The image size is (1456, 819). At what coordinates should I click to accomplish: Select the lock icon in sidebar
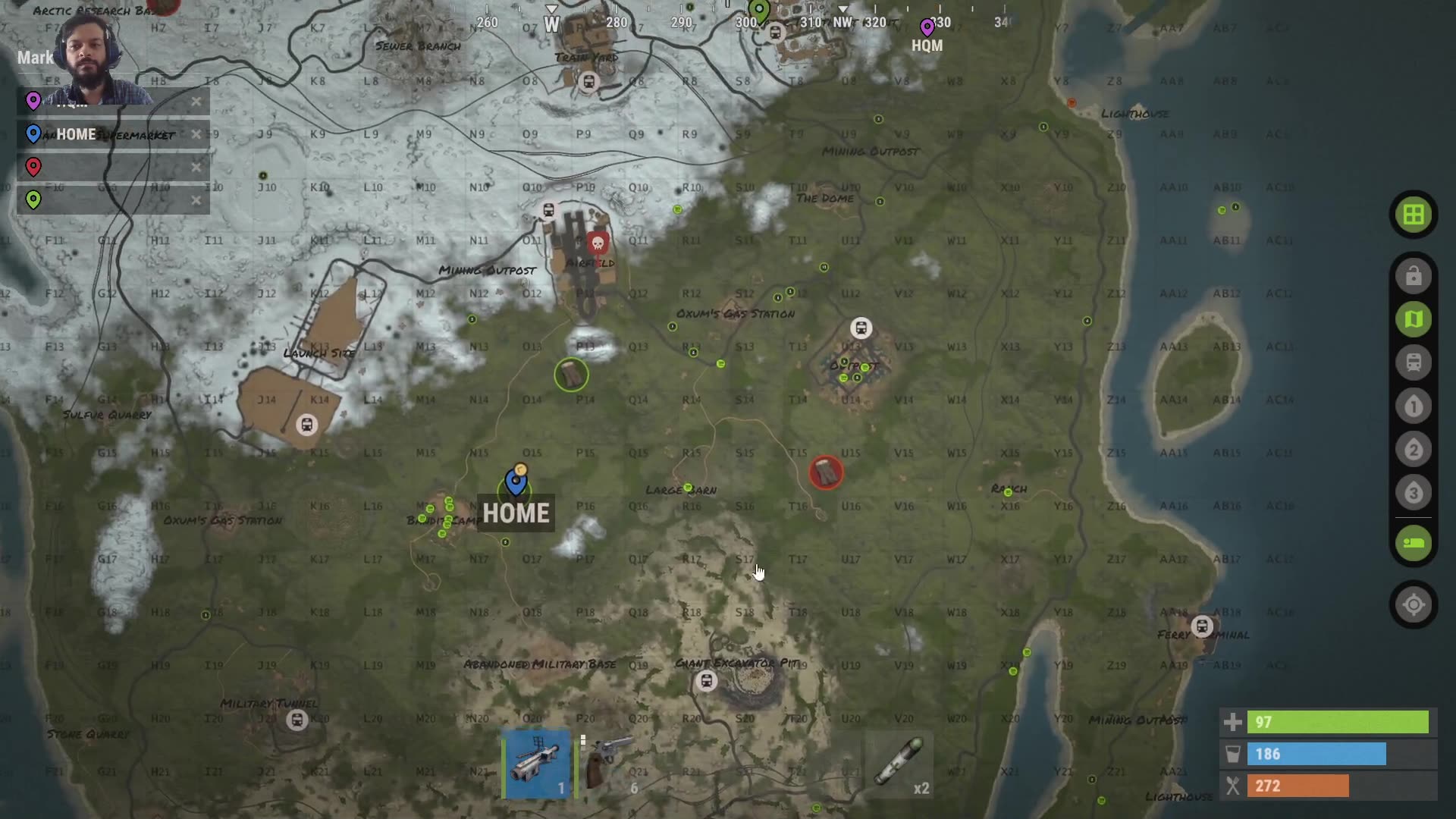click(1412, 276)
